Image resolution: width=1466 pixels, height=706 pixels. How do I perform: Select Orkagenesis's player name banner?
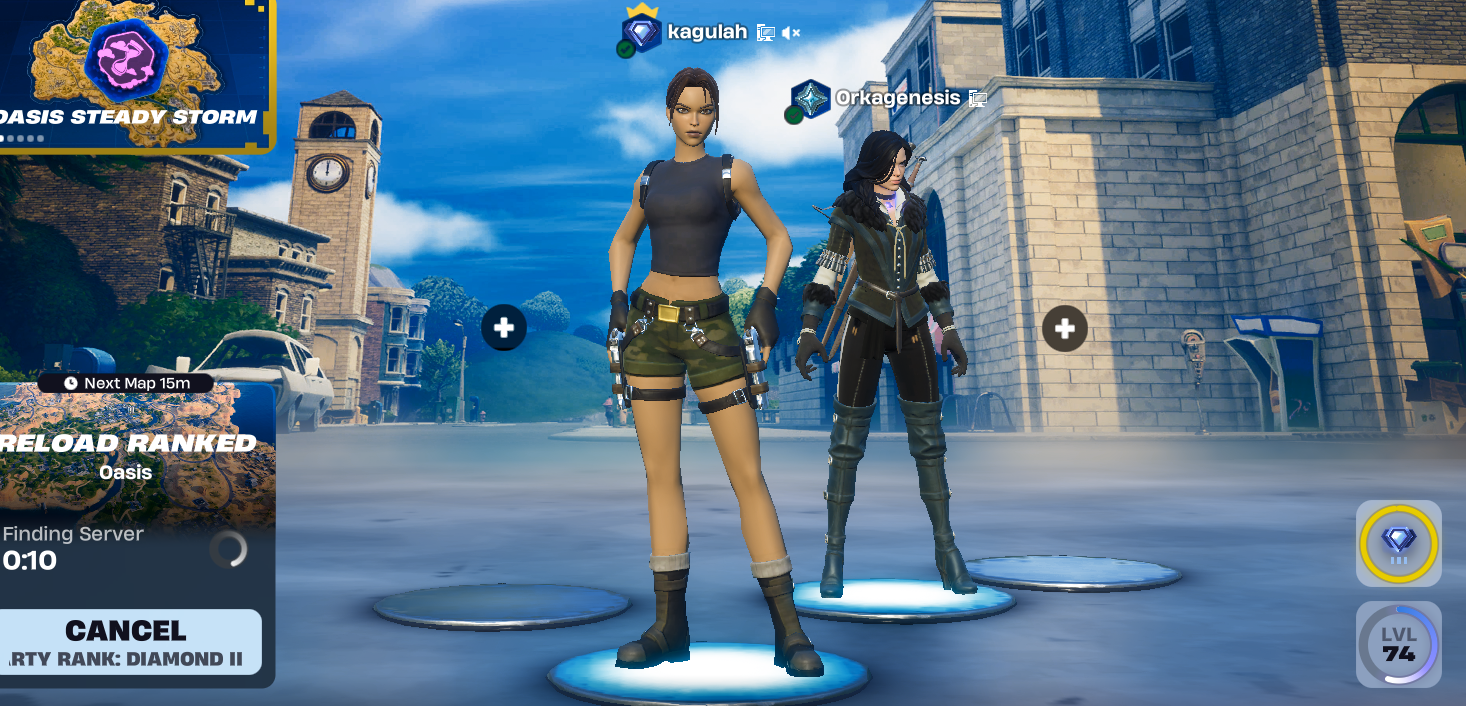coord(897,98)
